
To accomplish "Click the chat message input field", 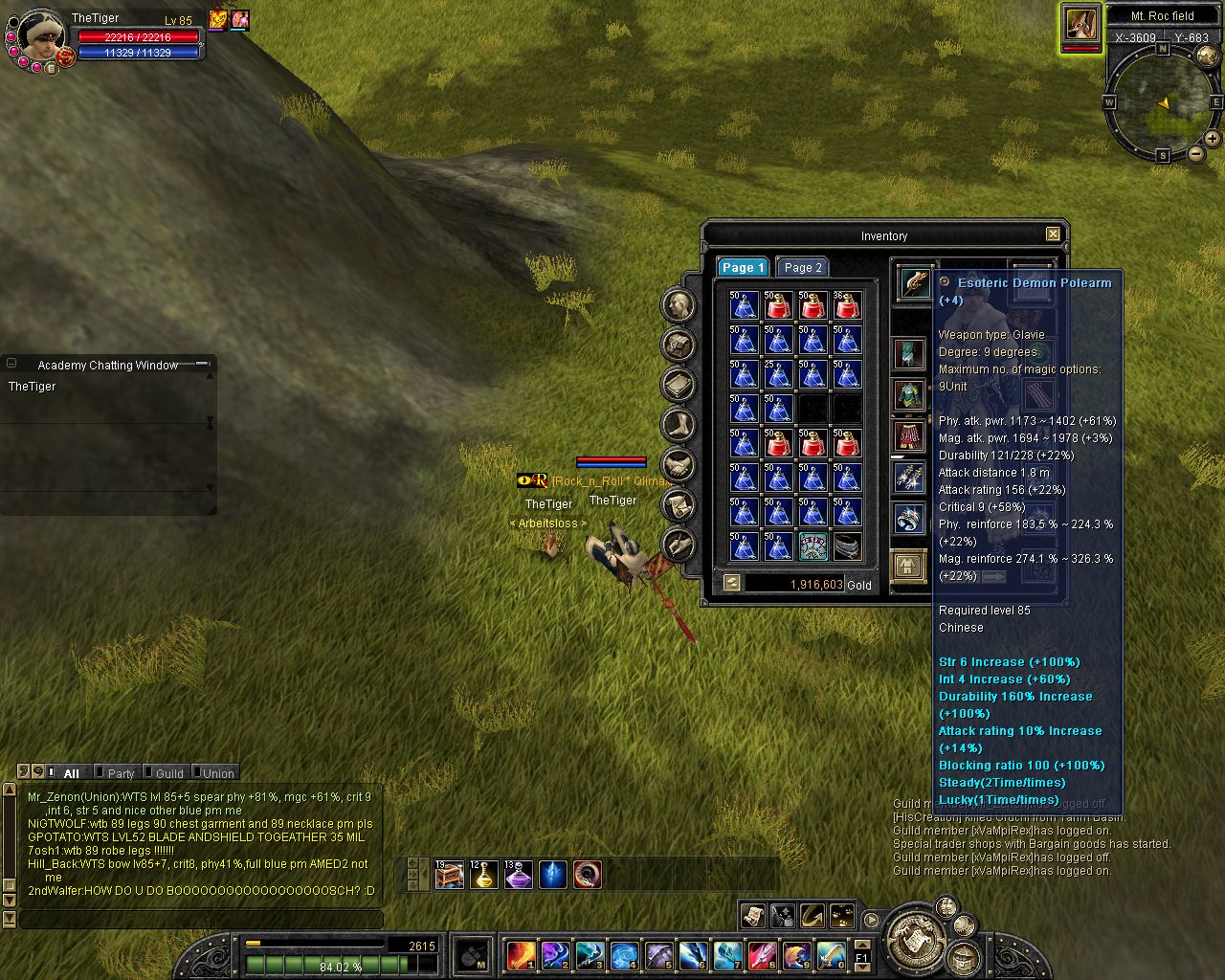I will (201, 920).
